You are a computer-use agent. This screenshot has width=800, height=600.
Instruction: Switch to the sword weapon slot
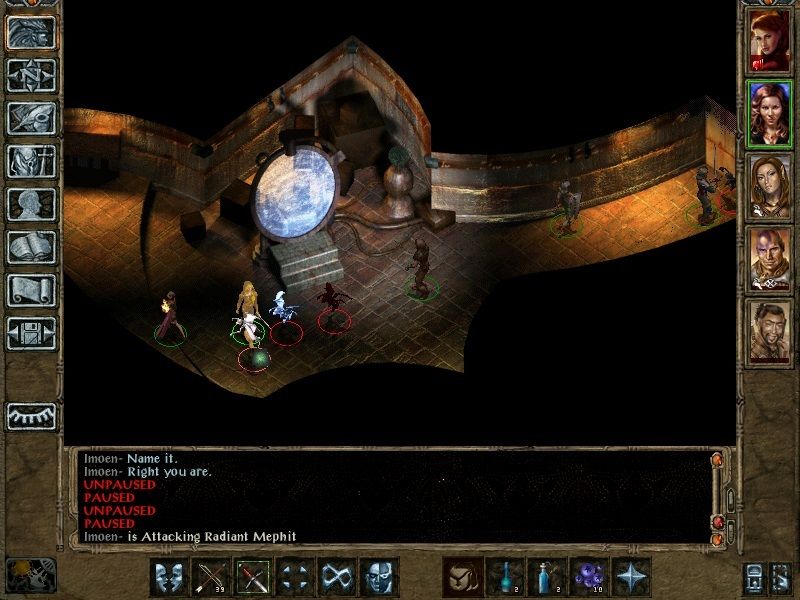tap(253, 577)
